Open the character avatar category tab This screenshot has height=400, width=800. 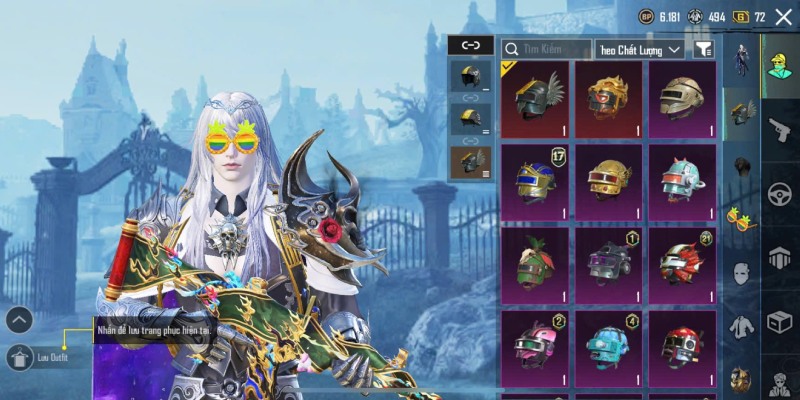[x=780, y=66]
